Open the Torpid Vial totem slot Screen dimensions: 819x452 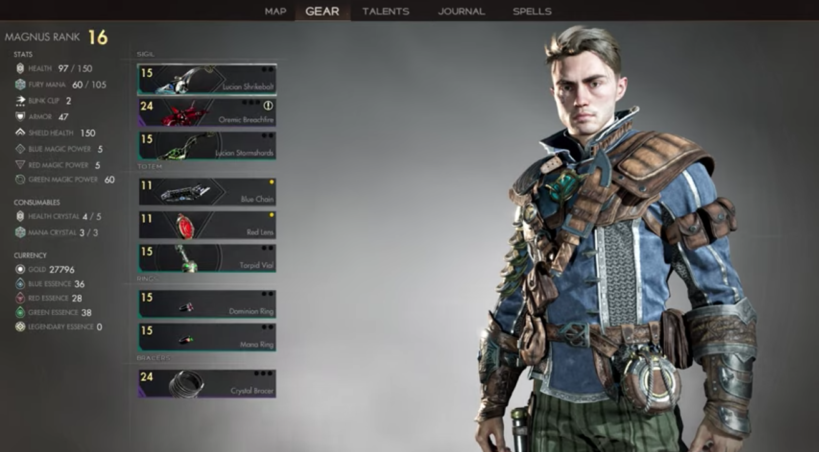207,258
